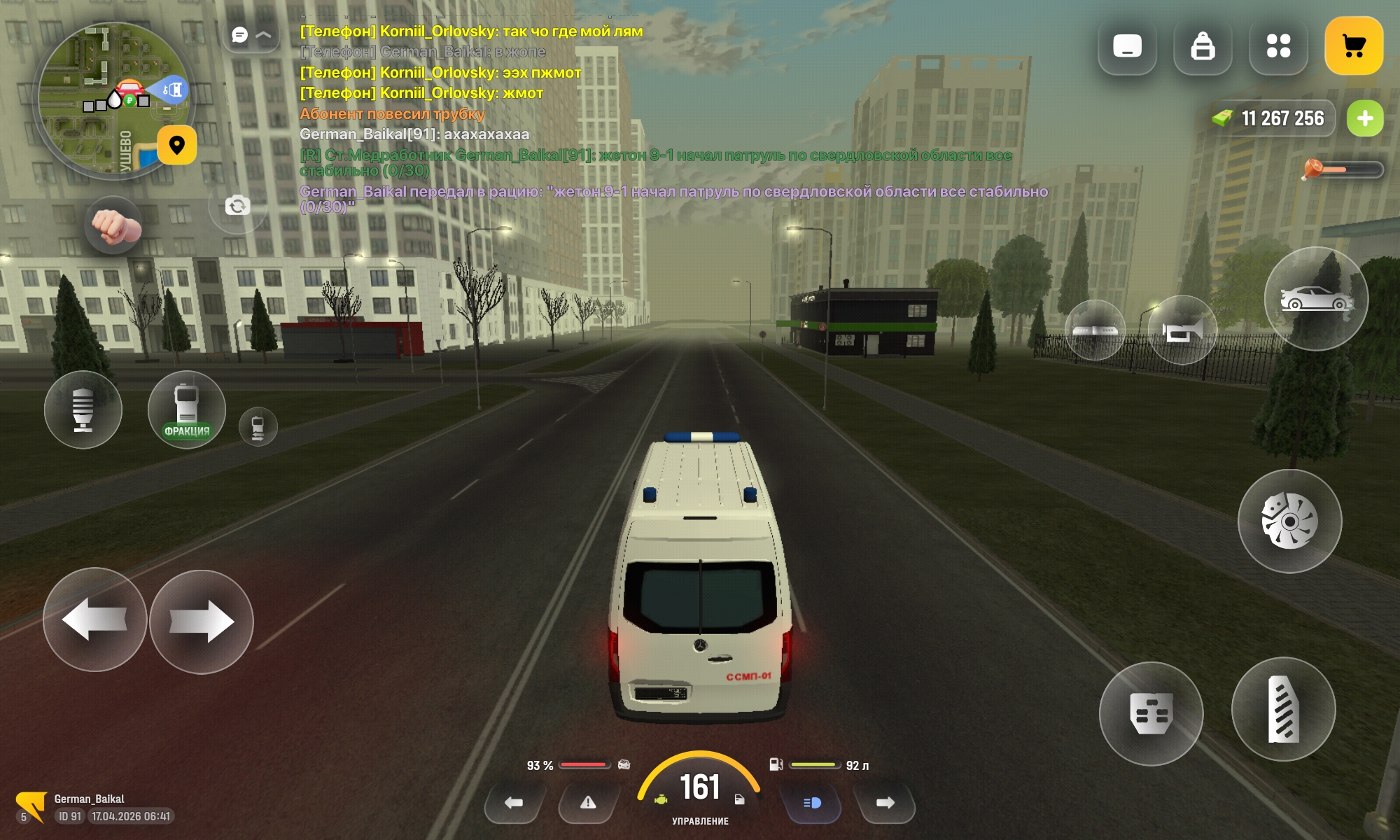Viewport: 1400px width, 840px height.
Task: Steer right with the right arrow
Action: click(202, 622)
